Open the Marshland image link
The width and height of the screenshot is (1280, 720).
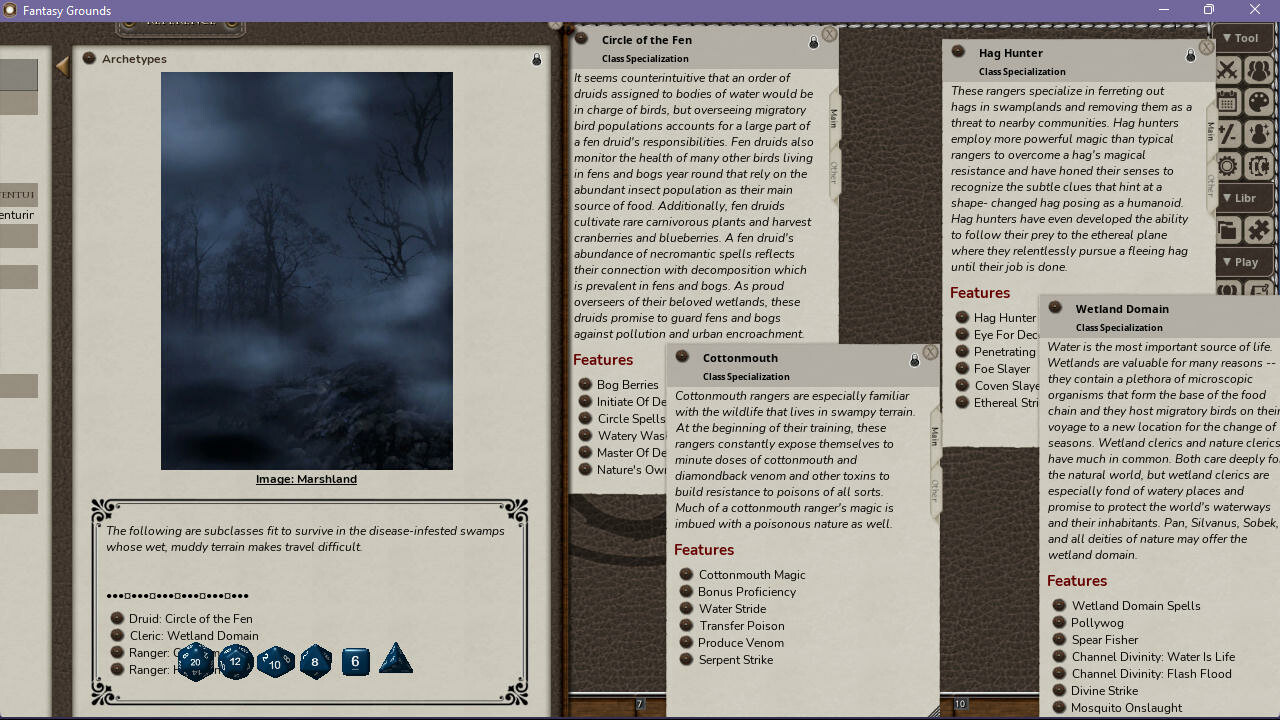coord(306,479)
